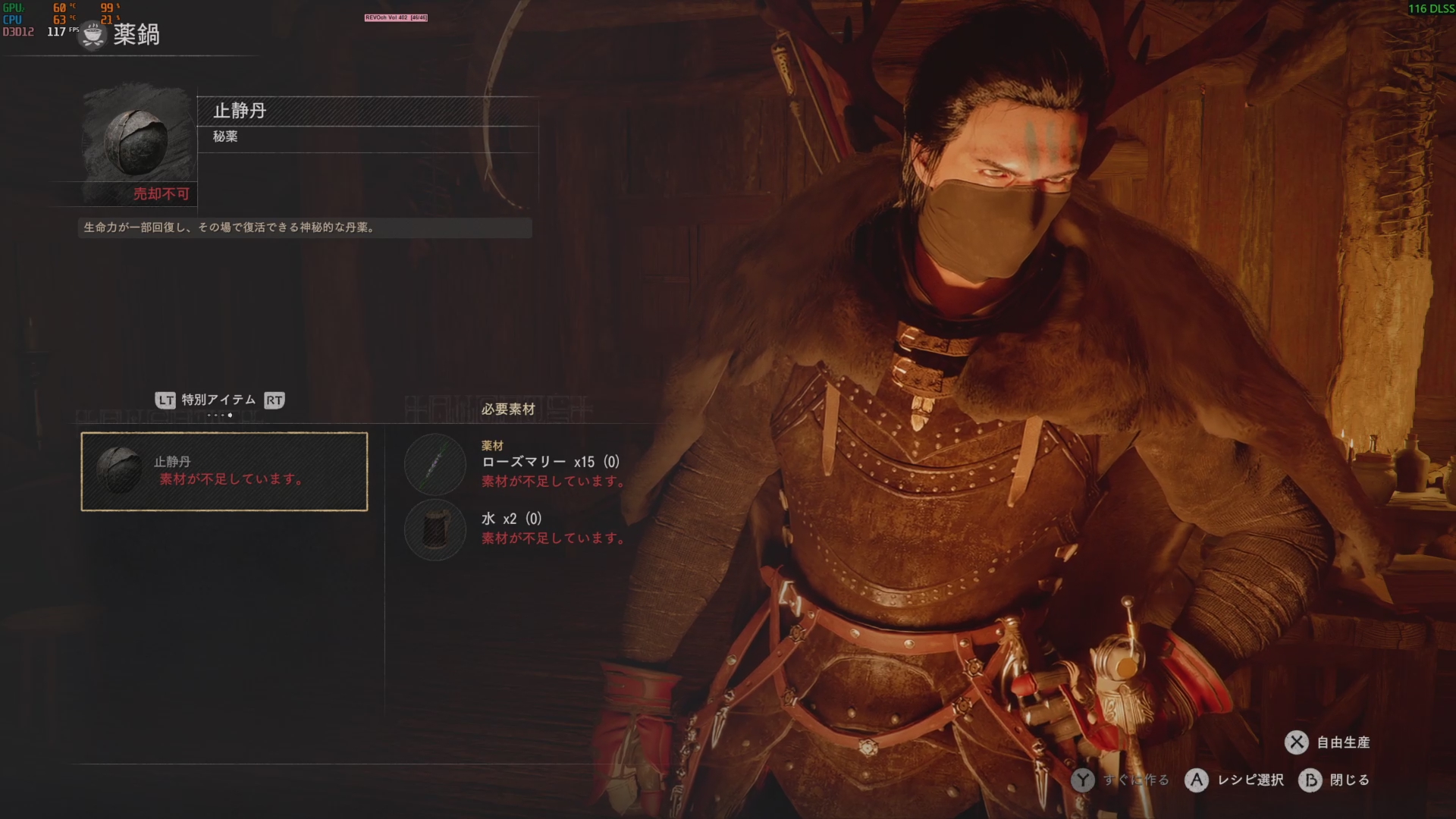Screen dimensions: 1456x819
Task: Click the 止静丹 item preview image
Action: 136,144
